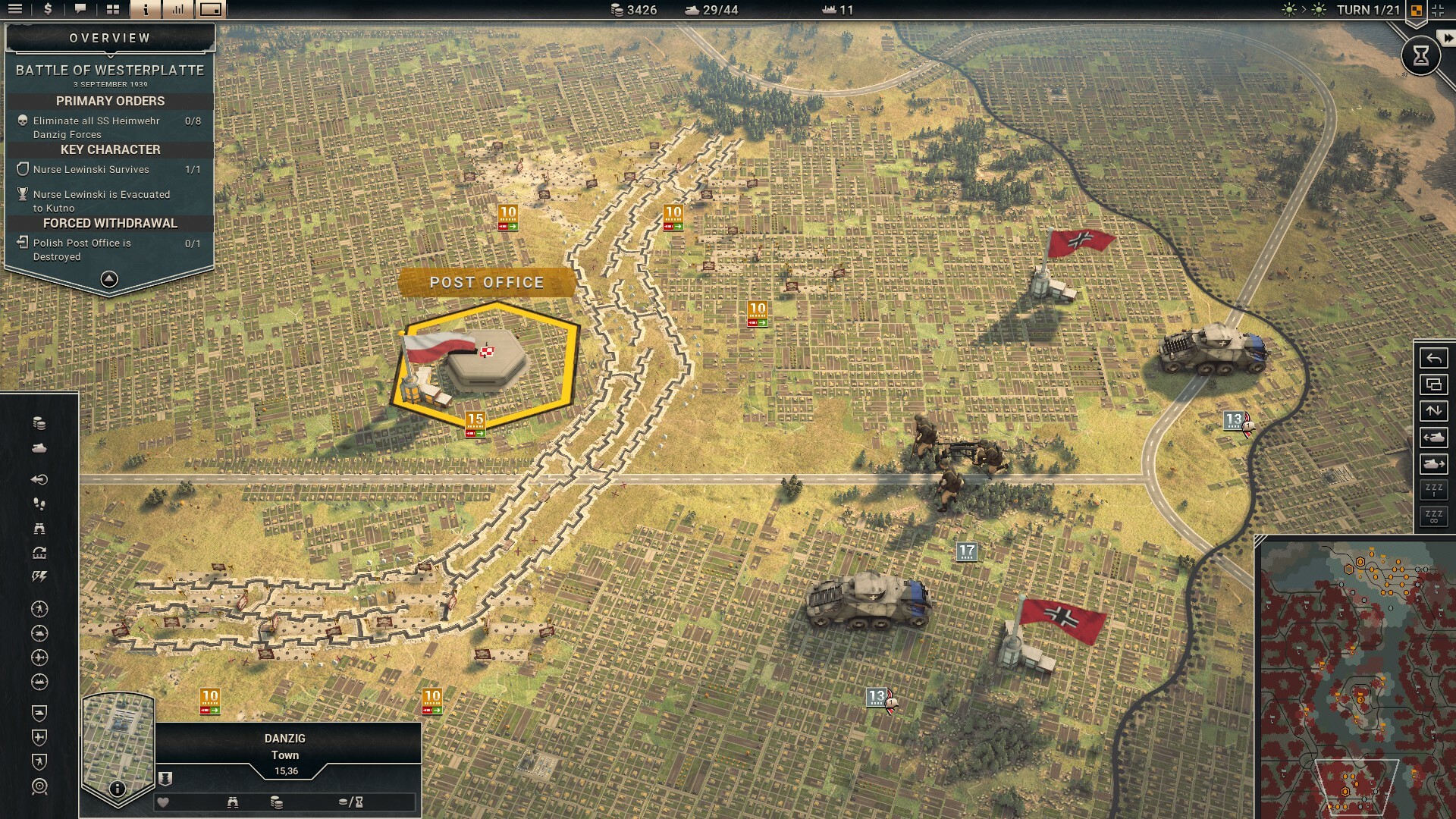The height and width of the screenshot is (819, 1456).
Task: Open the statistics bar-chart icon
Action: [178, 11]
